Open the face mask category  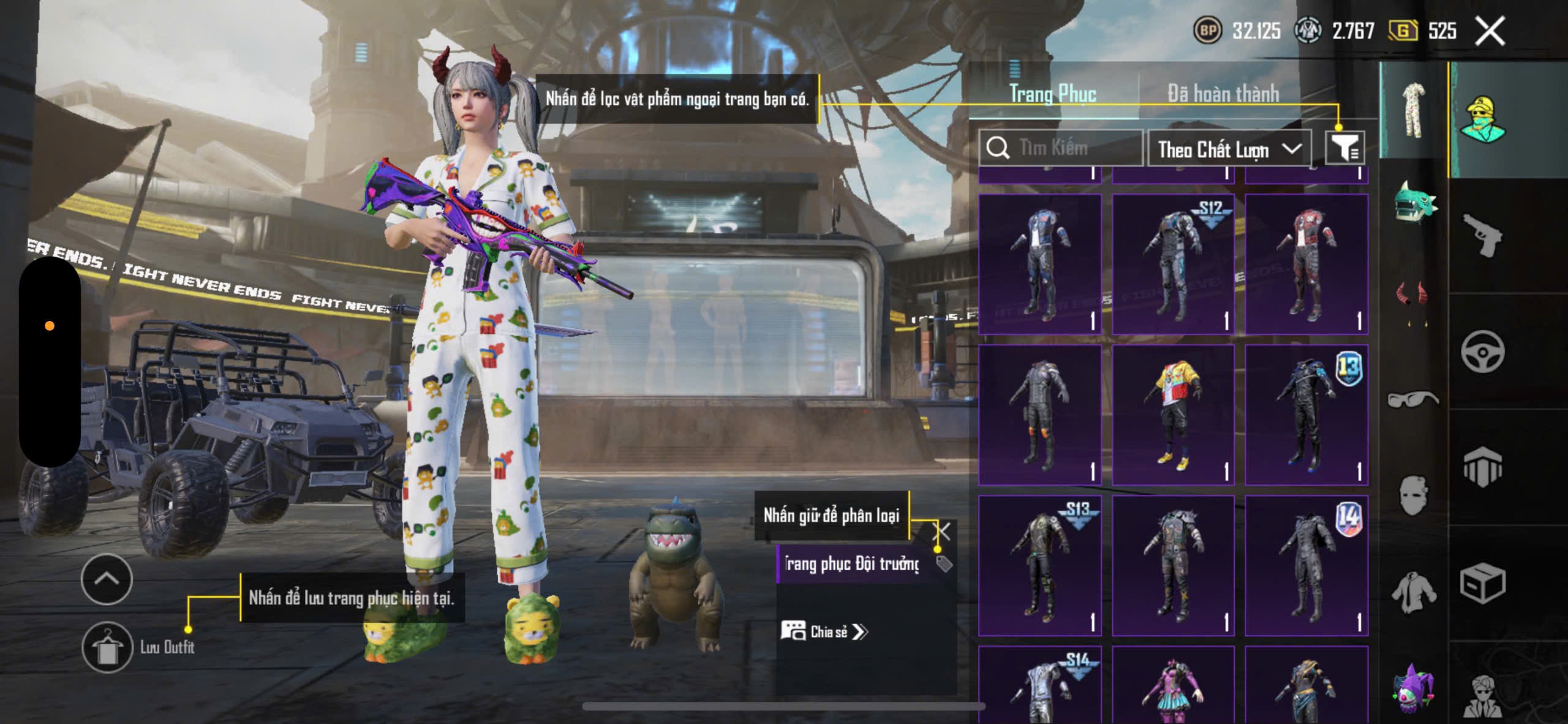(x=1412, y=495)
